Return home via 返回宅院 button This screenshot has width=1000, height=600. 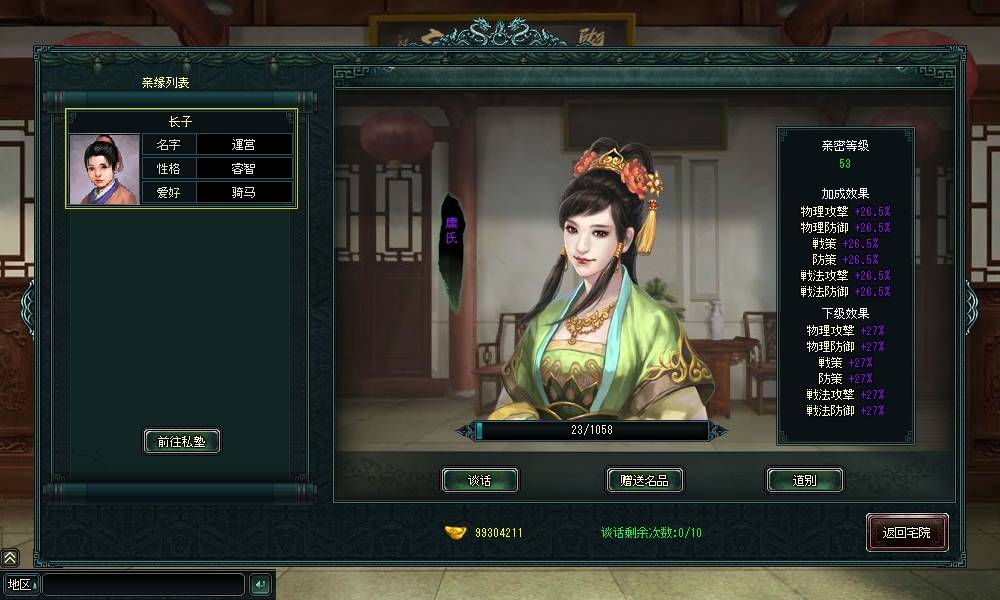[906, 533]
